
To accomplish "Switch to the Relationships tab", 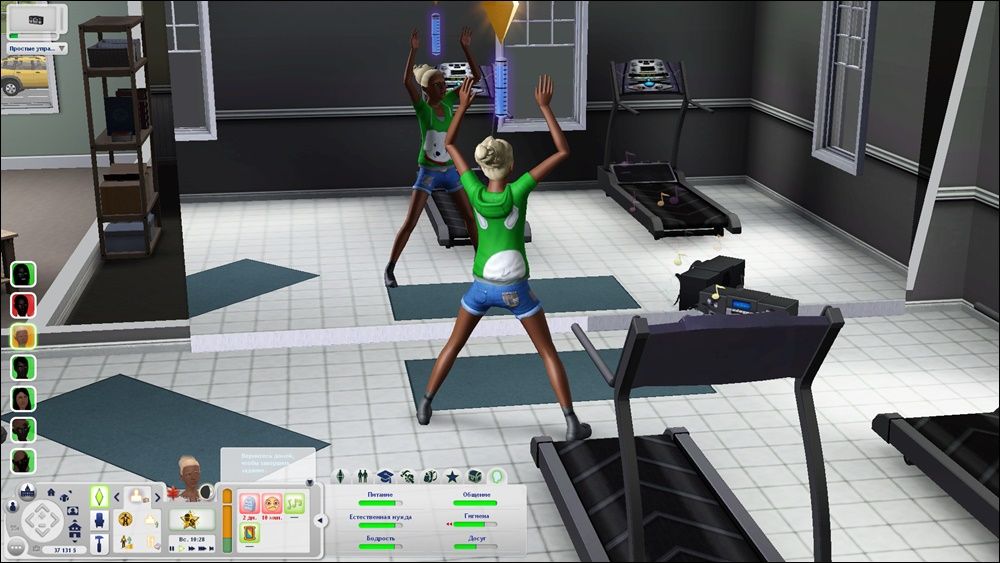I will 361,475.
